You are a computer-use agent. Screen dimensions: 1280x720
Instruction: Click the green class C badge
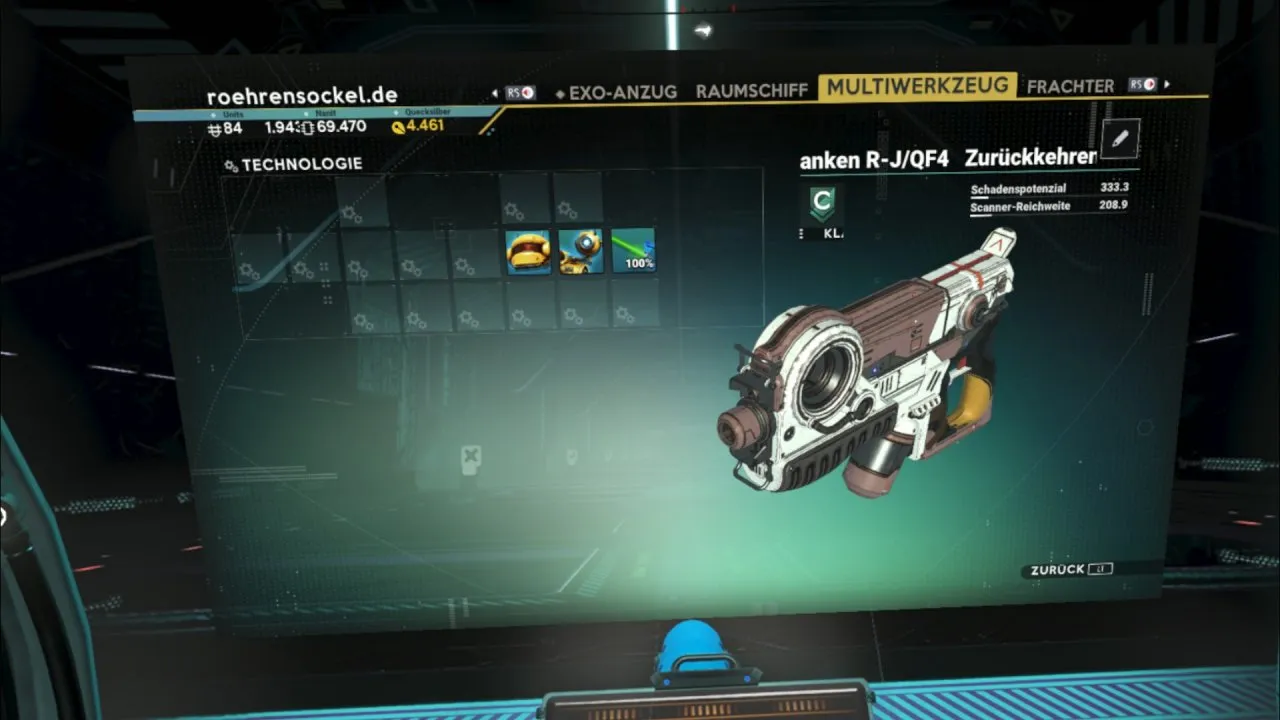[x=821, y=203]
